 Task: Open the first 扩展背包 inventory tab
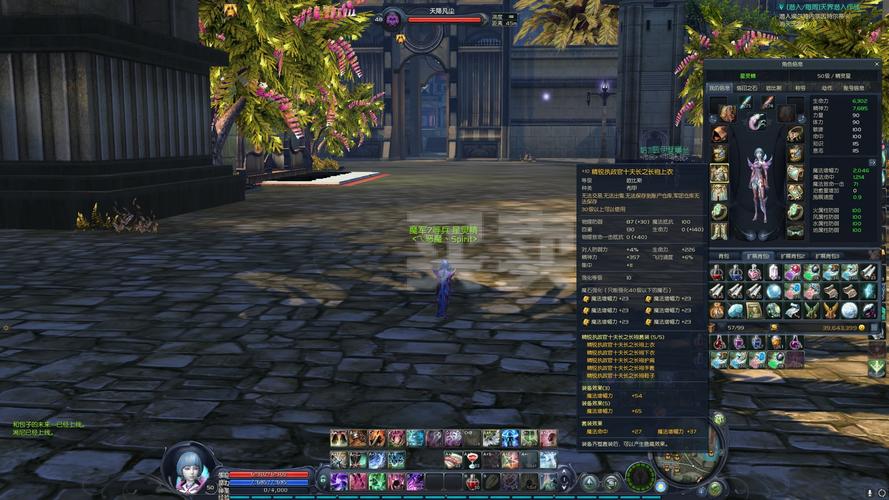click(x=759, y=256)
